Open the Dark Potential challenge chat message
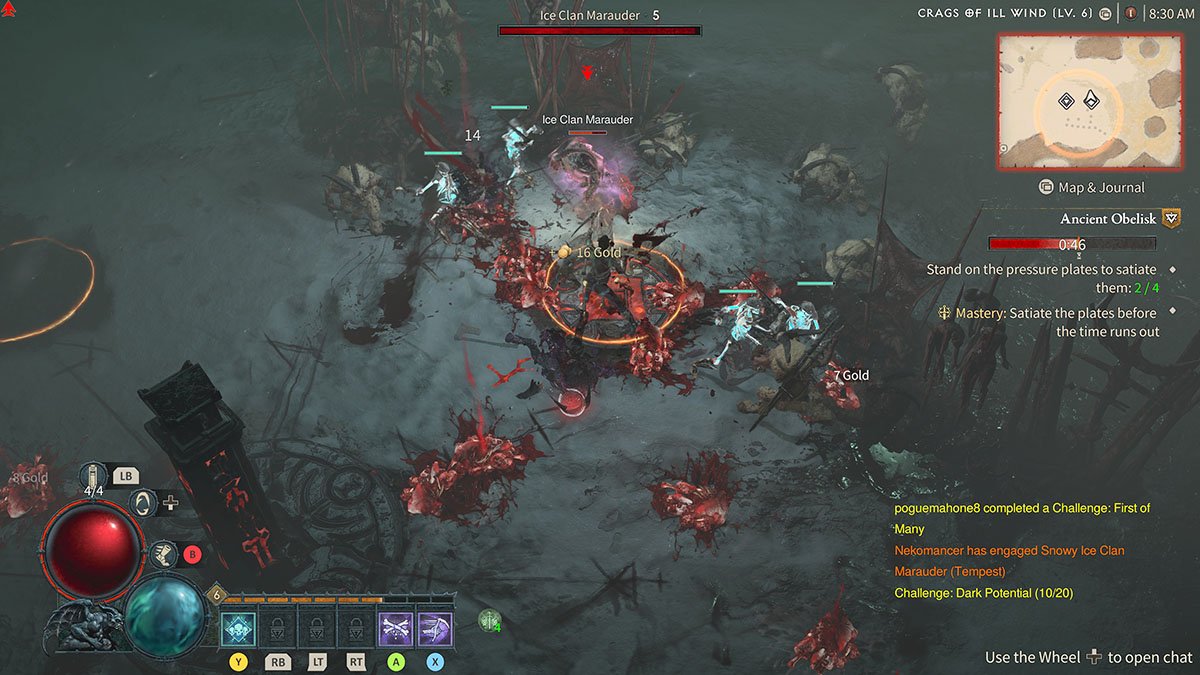 [x=982, y=593]
